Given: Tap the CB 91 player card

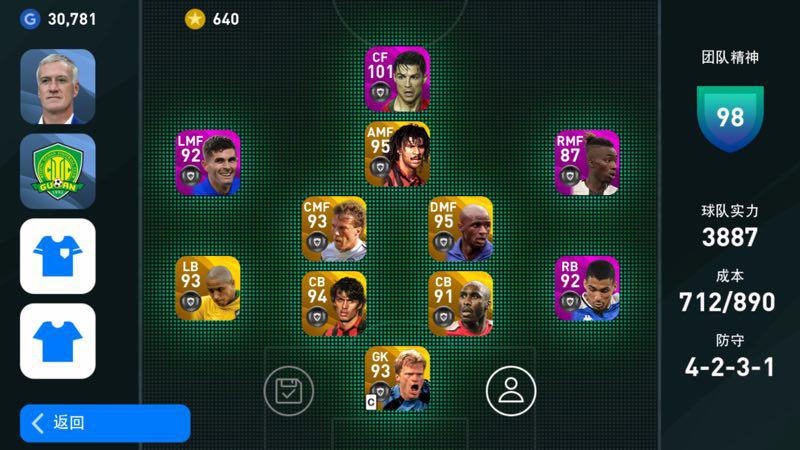Looking at the screenshot, I should (x=460, y=303).
